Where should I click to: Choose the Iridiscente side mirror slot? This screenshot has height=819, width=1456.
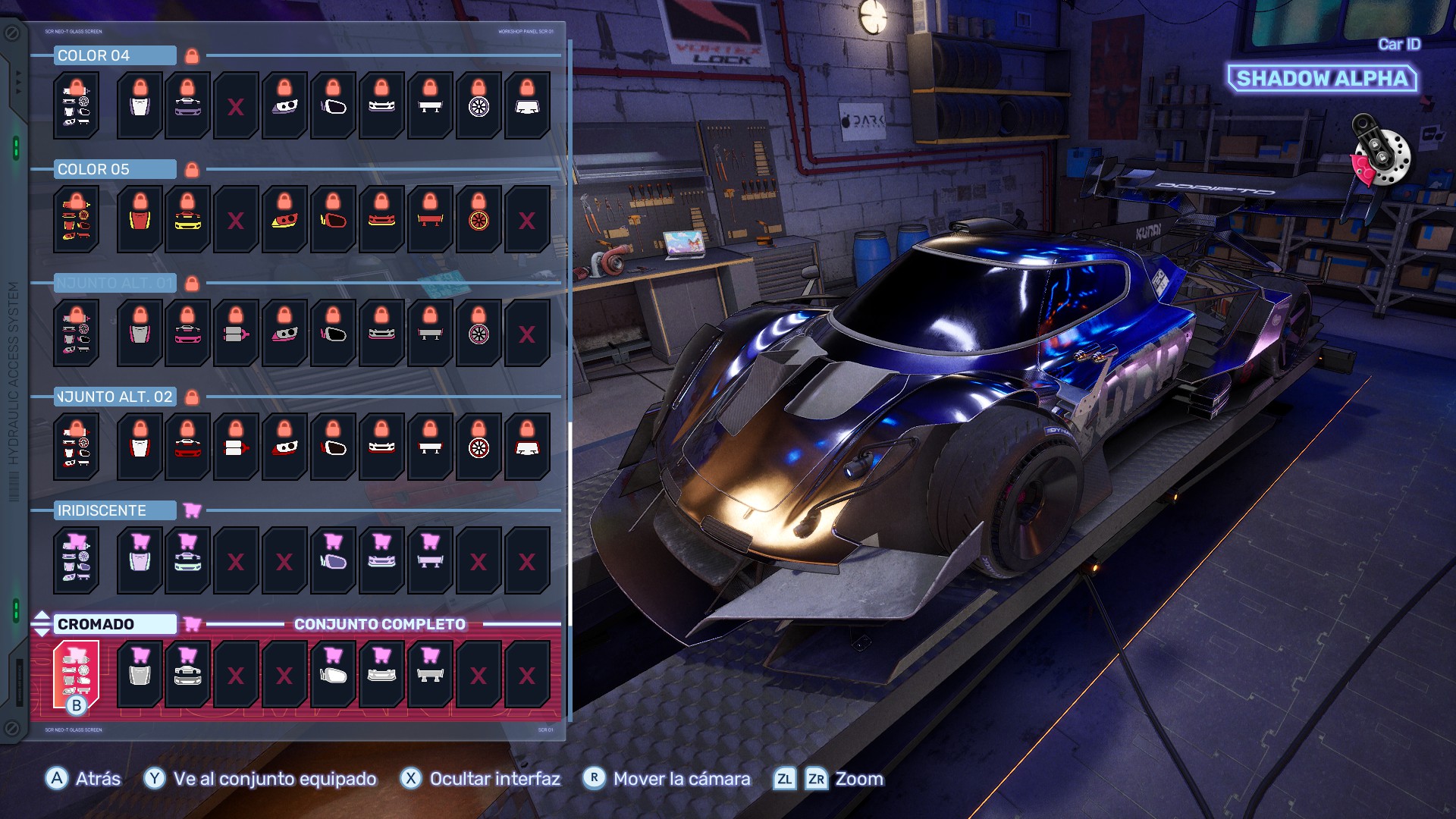[x=333, y=560]
